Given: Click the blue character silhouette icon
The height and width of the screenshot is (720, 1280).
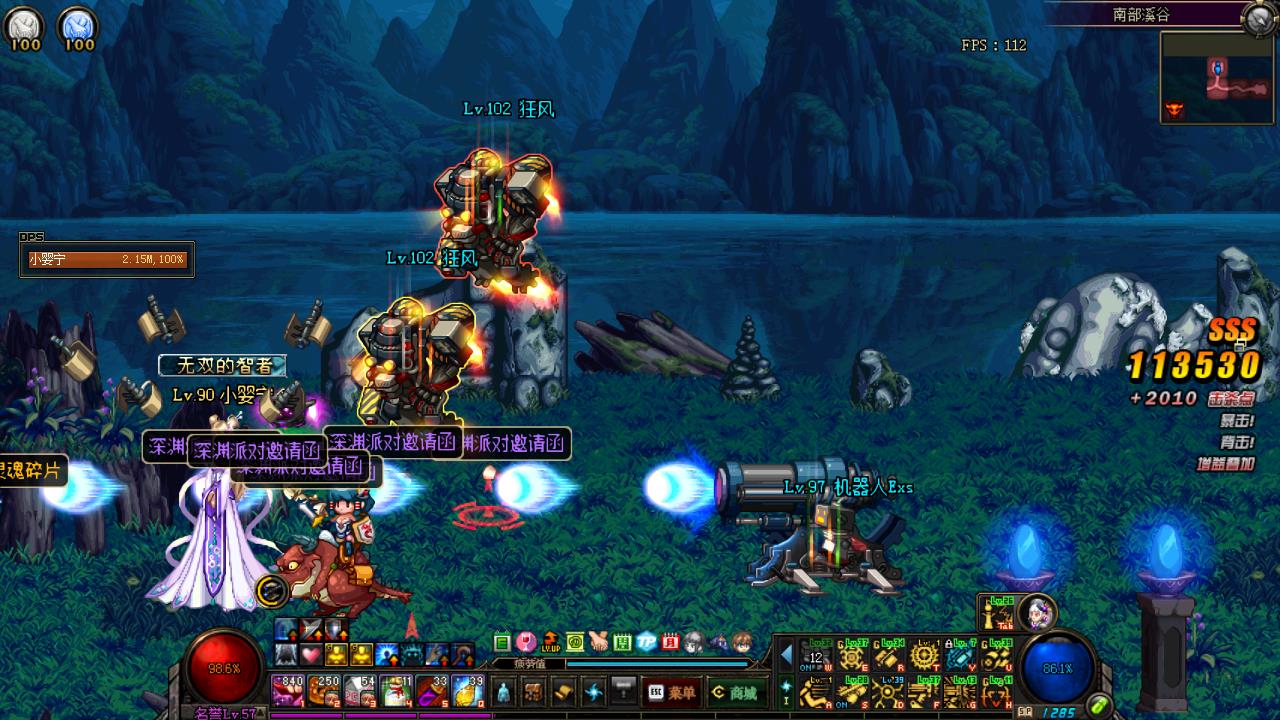Looking at the screenshot, I should tap(504, 691).
